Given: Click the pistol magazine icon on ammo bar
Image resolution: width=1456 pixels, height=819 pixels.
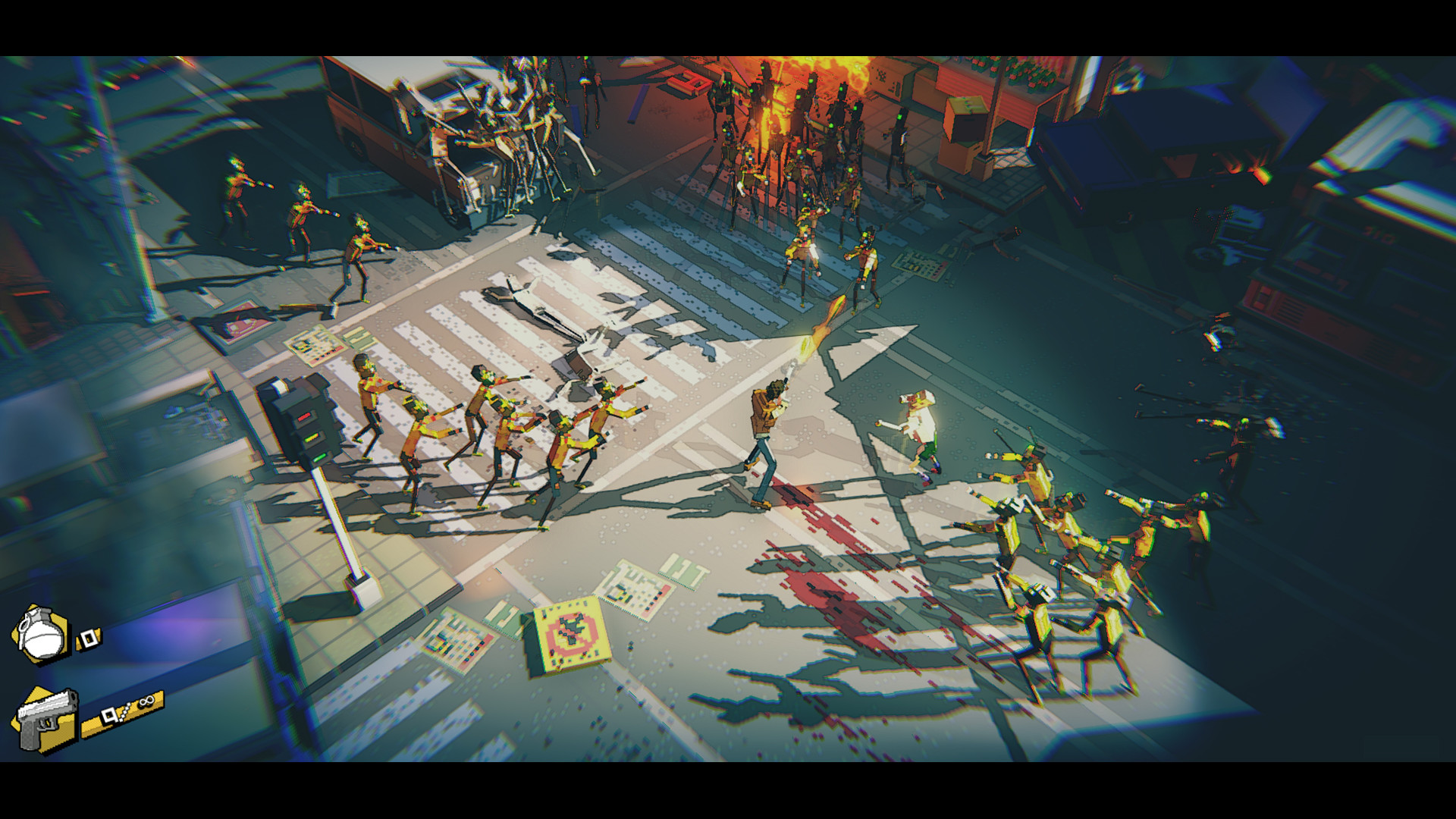Looking at the screenshot, I should point(109,717).
